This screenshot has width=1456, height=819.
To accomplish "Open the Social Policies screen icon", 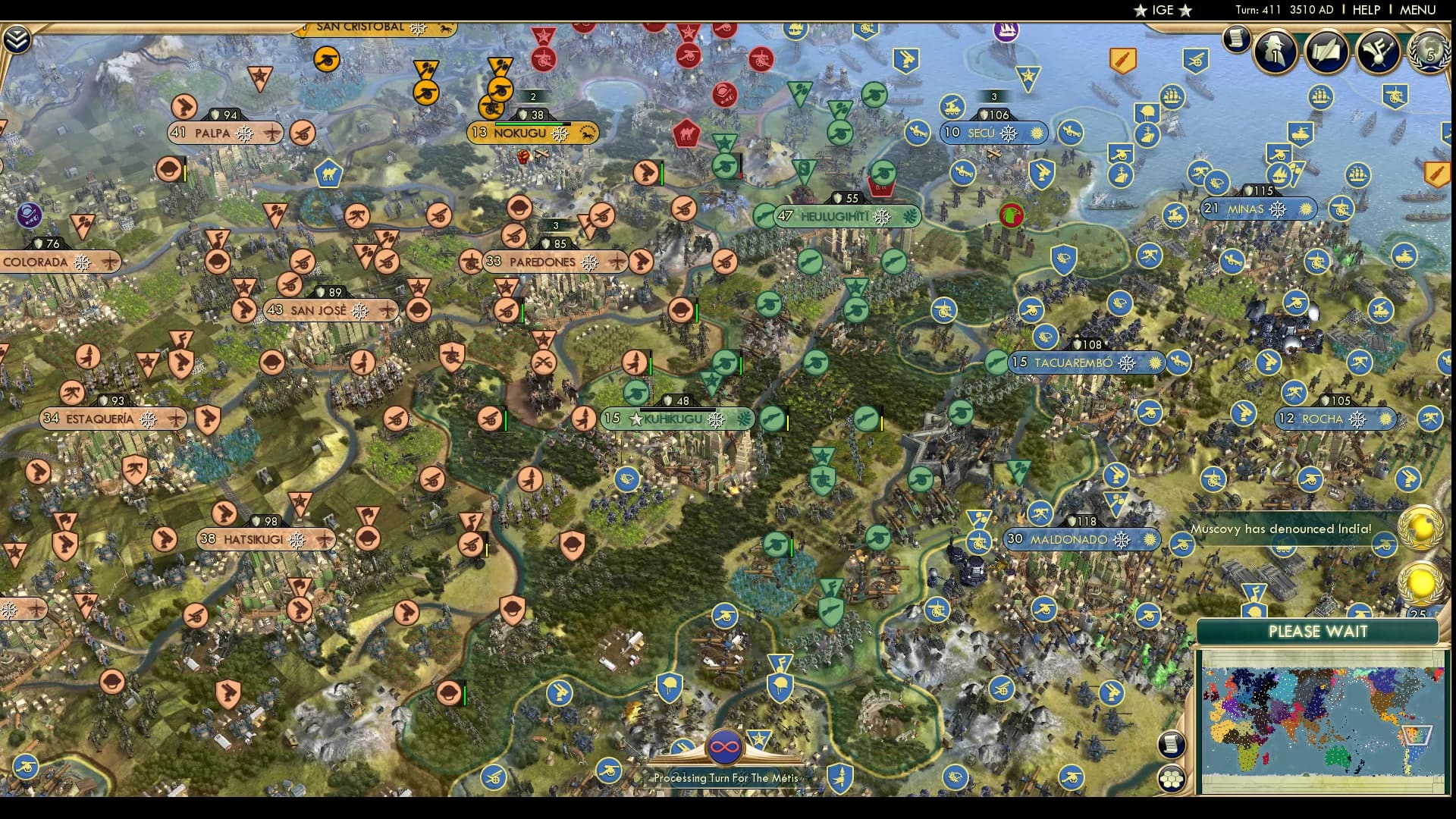I will [1326, 53].
